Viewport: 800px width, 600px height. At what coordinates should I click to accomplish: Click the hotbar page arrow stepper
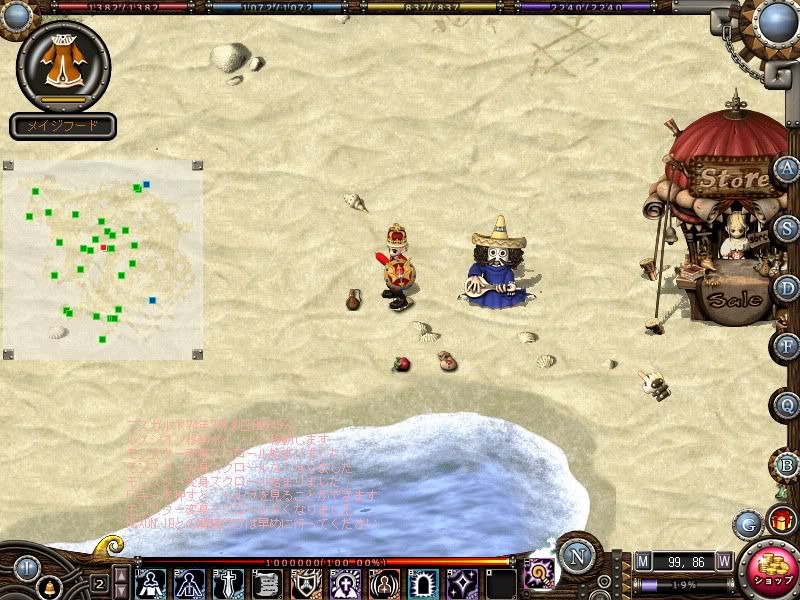pyautogui.click(x=120, y=582)
